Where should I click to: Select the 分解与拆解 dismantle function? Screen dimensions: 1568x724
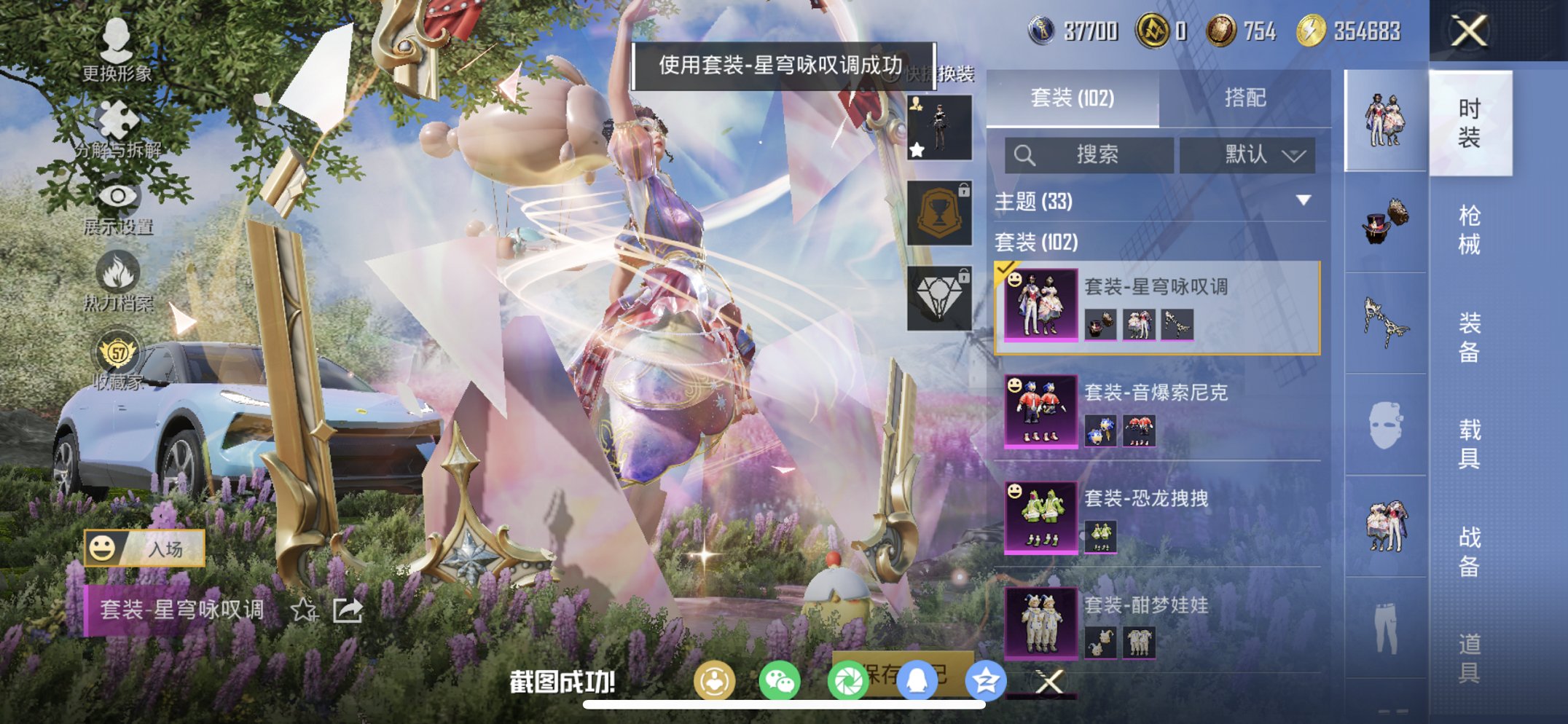[x=117, y=120]
